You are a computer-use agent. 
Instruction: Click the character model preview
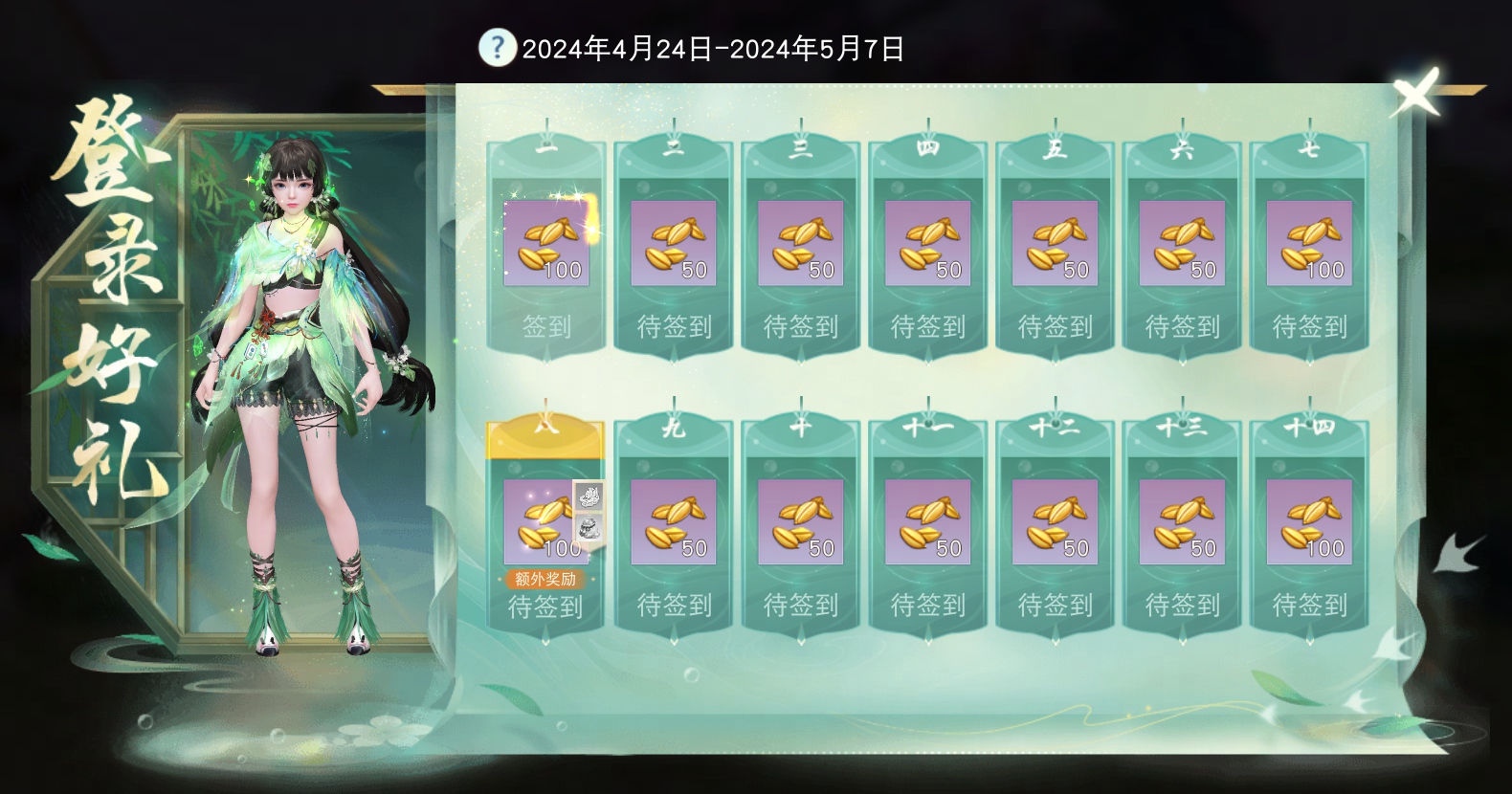pyautogui.click(x=297, y=383)
